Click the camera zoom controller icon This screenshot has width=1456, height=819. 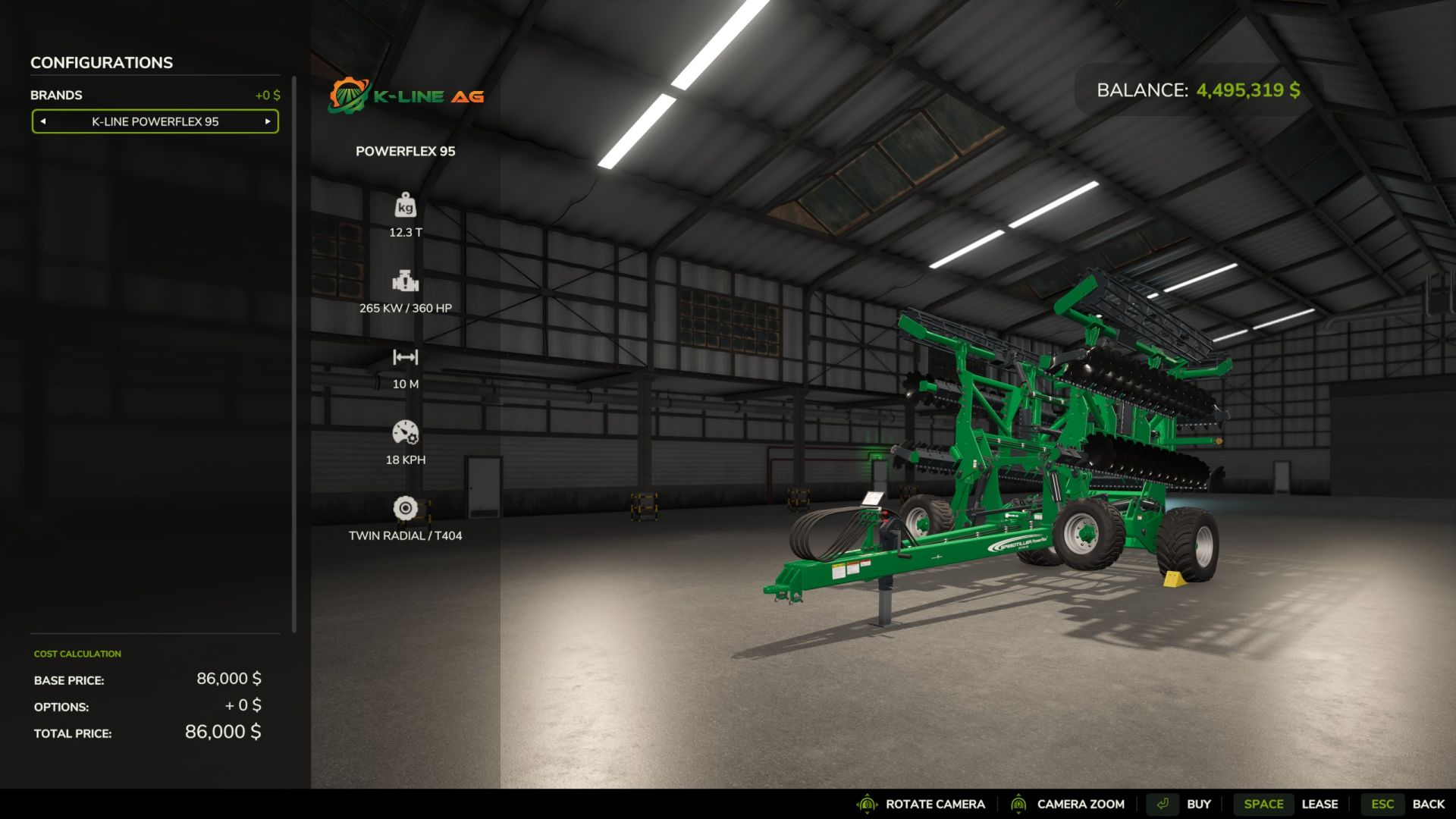click(x=1019, y=804)
